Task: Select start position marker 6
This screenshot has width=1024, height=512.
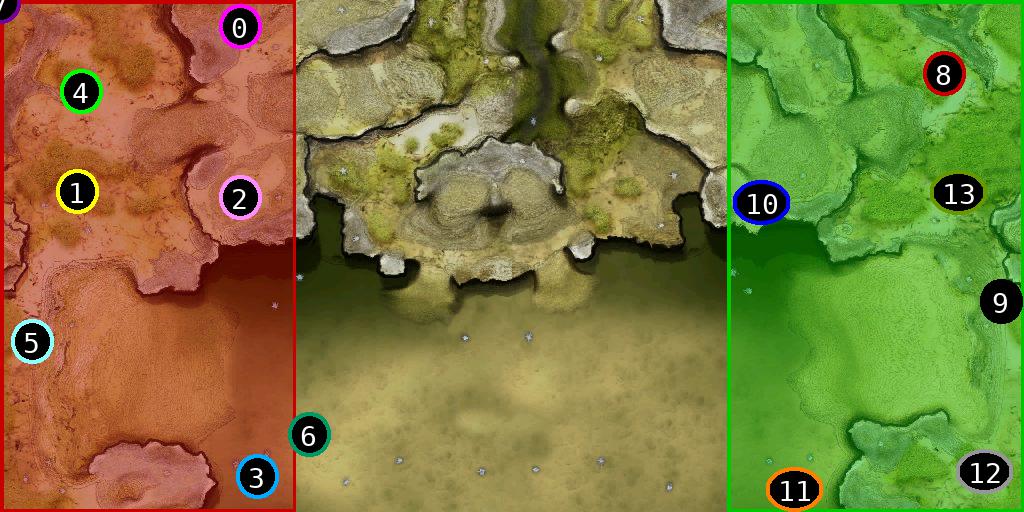Action: coord(309,434)
